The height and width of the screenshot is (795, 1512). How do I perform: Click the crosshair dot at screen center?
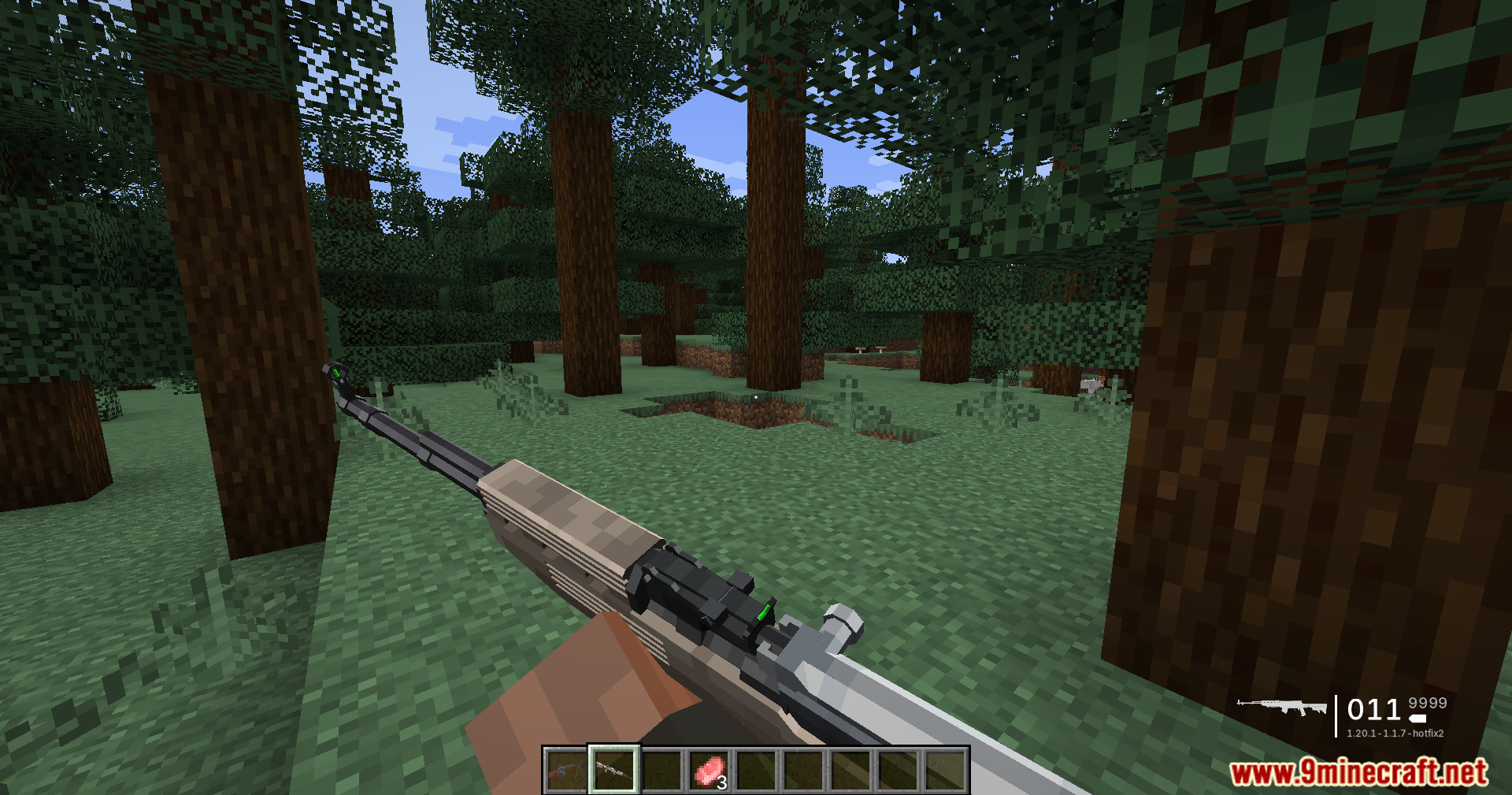tap(756, 398)
